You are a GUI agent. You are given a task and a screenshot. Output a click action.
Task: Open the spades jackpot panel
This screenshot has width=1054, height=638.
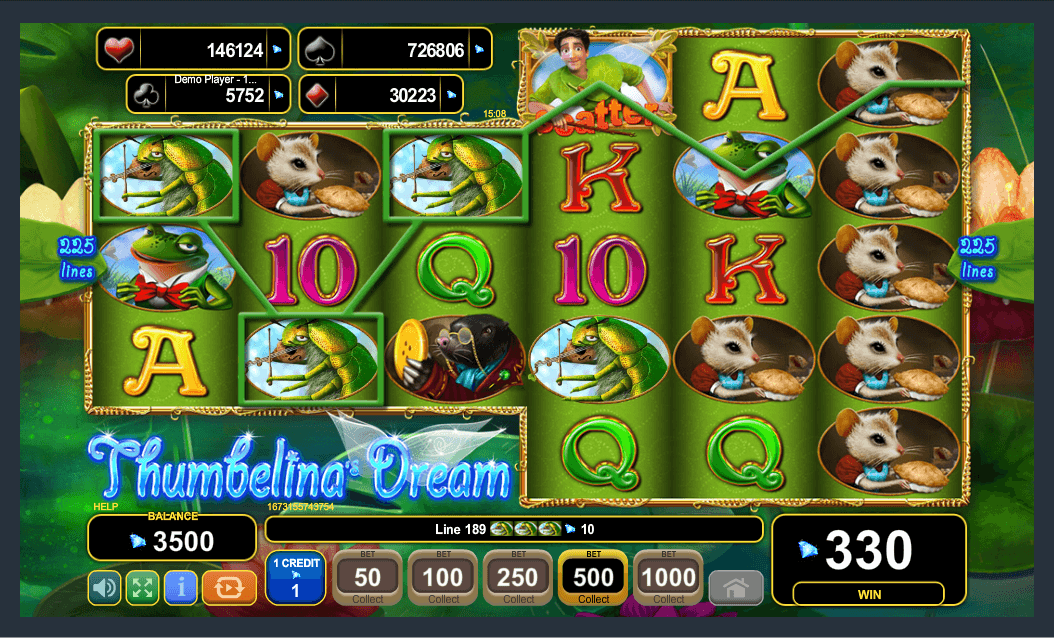[x=394, y=49]
